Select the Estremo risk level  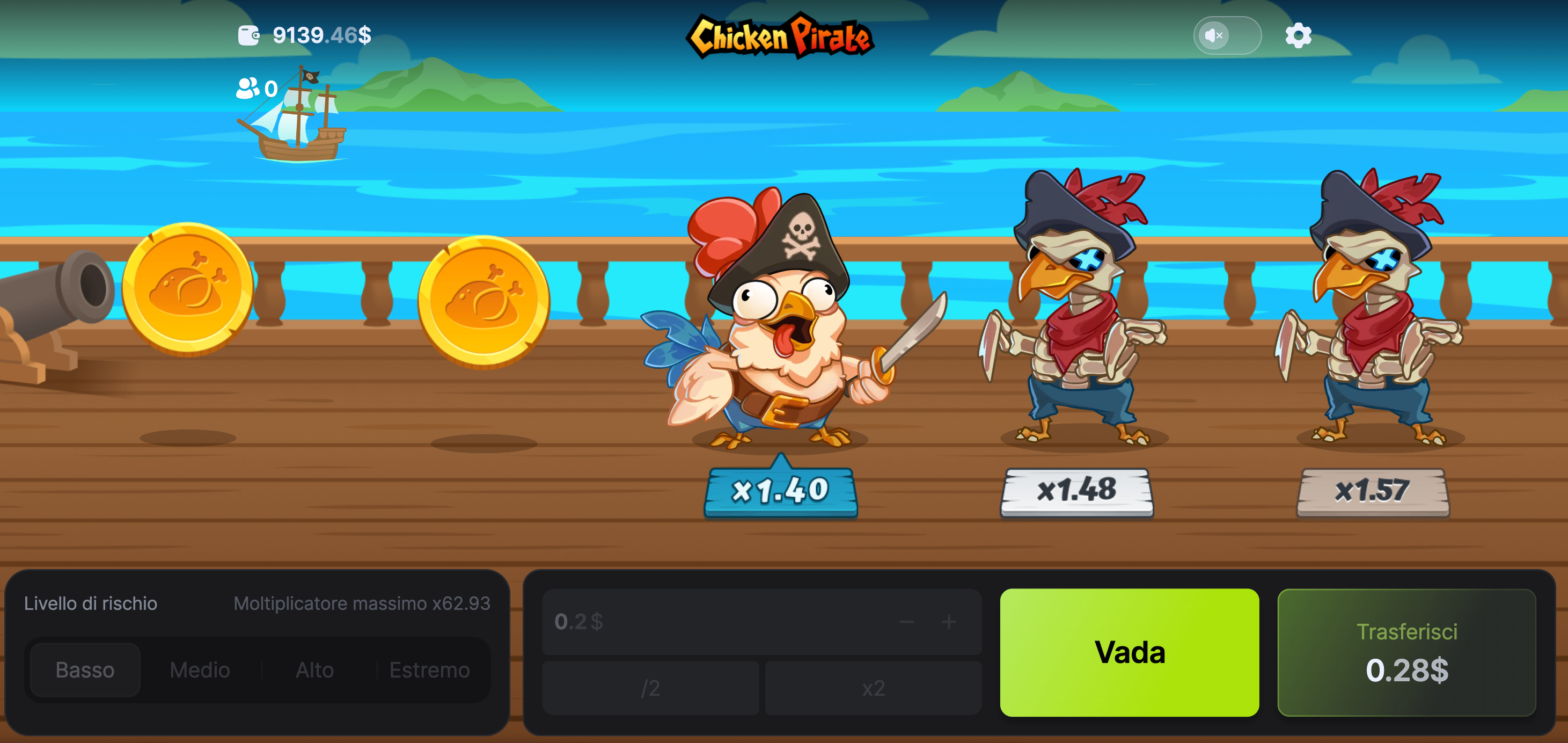(429, 670)
